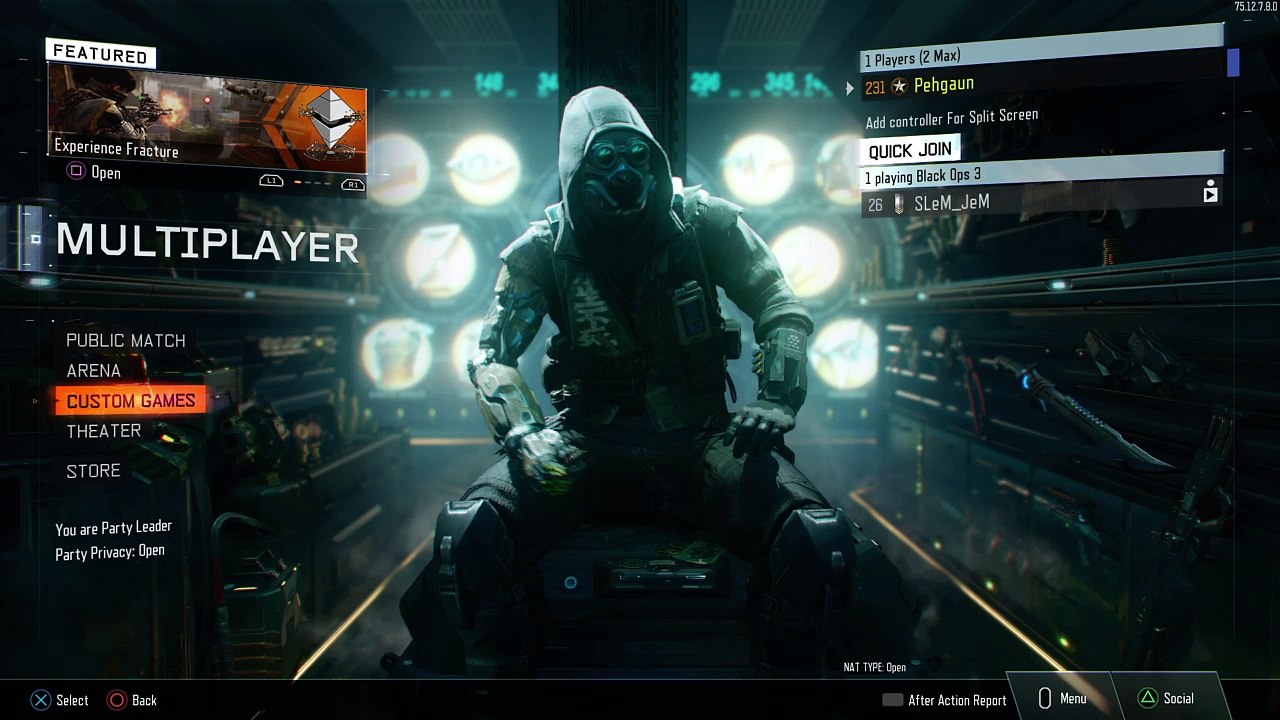The width and height of the screenshot is (1280, 720).
Task: Click the Back option in the footer
Action: [133, 700]
